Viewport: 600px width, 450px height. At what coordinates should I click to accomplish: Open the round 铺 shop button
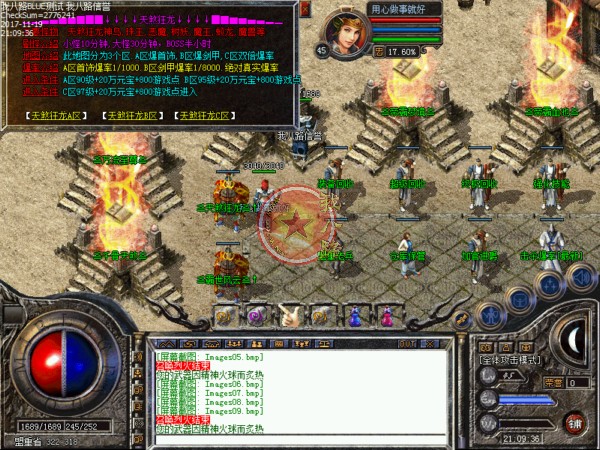574,421
